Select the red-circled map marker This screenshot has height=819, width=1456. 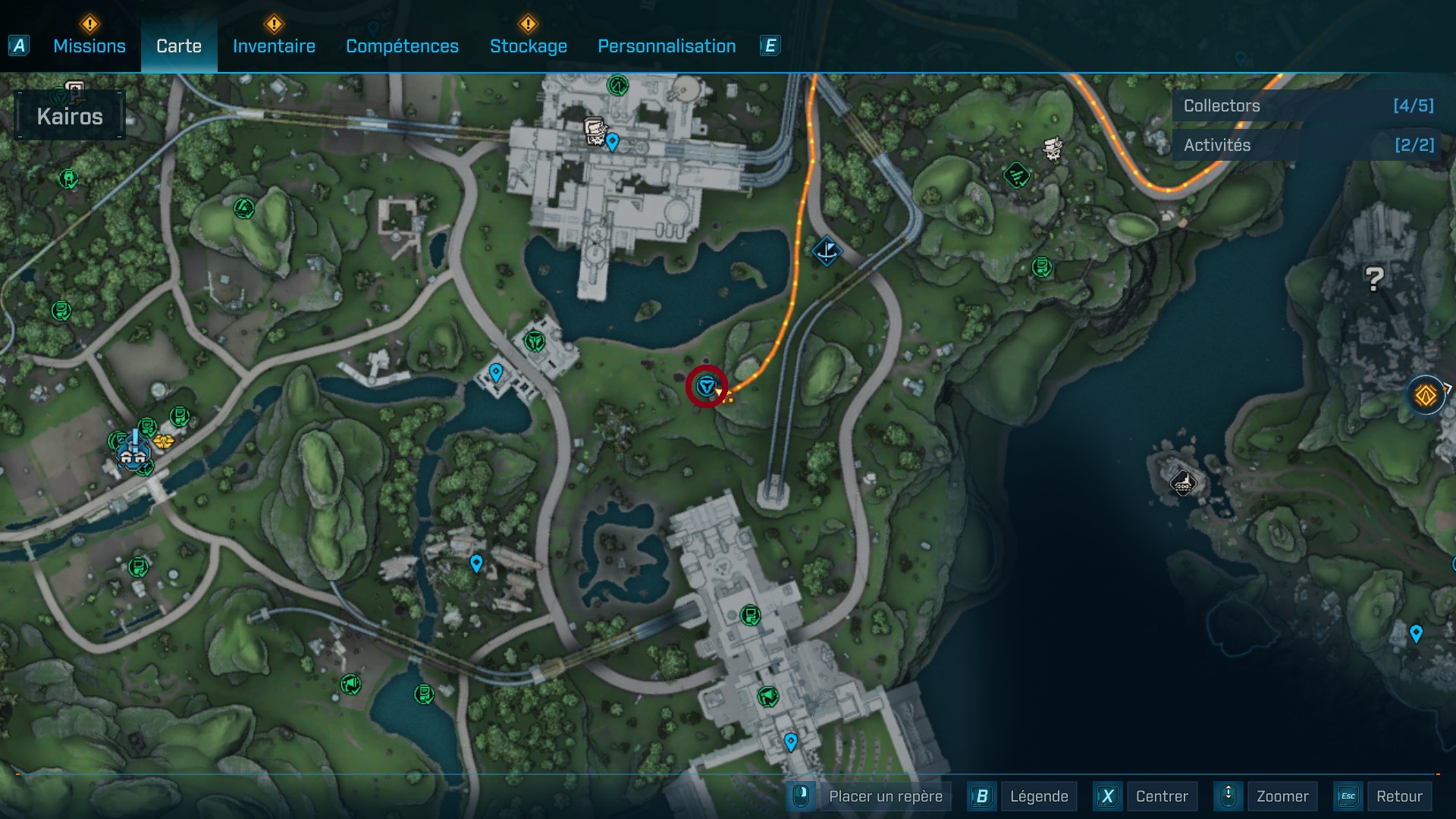707,387
